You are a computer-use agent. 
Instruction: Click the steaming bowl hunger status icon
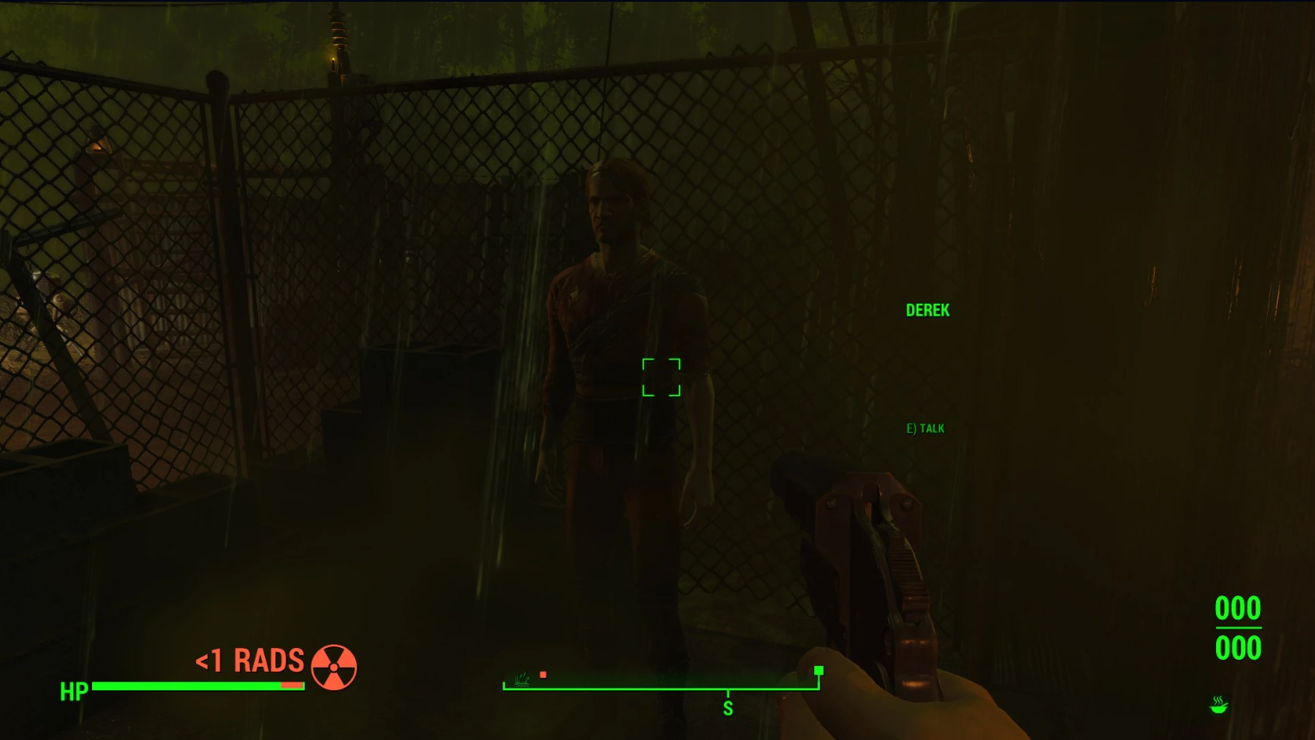tap(1218, 705)
